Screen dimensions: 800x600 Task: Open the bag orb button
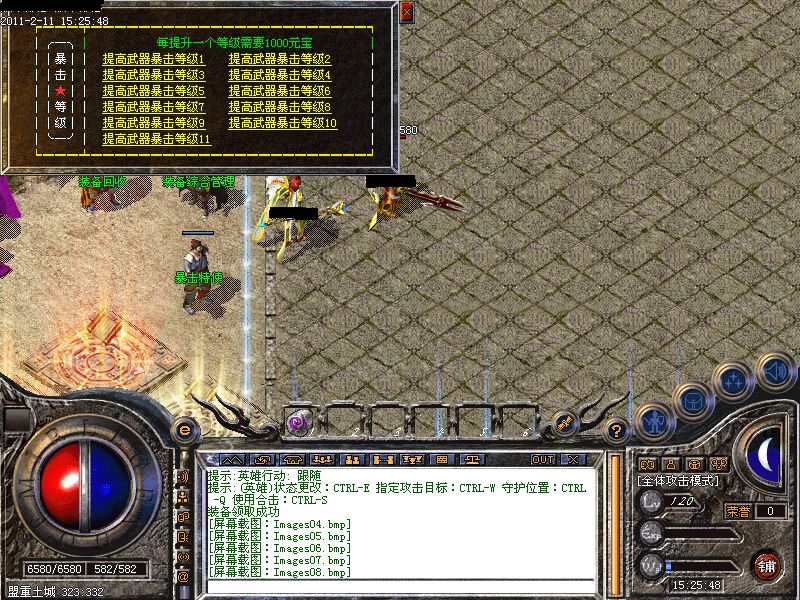point(692,402)
